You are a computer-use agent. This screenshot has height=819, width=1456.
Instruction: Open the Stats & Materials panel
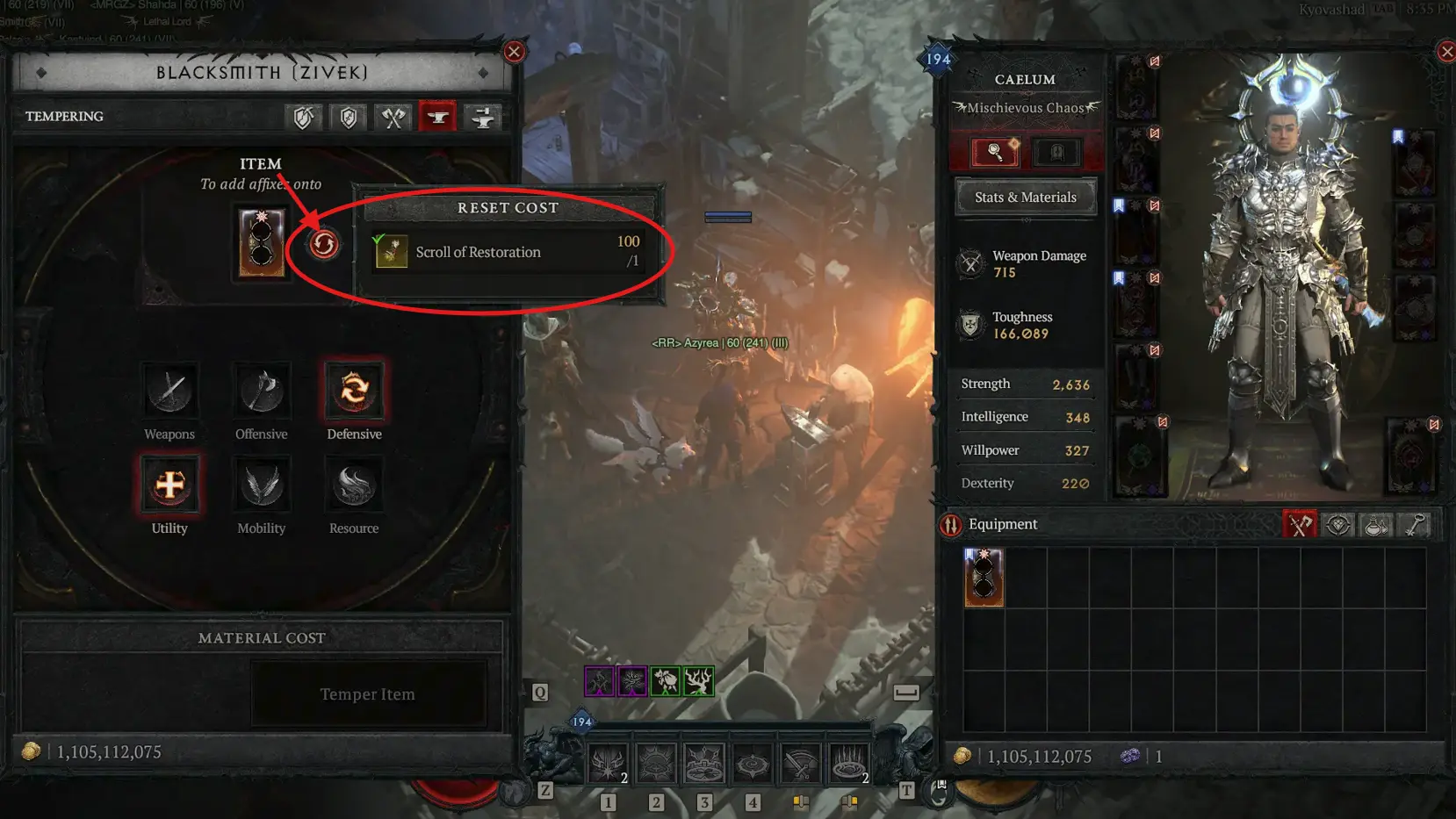[x=1025, y=198]
